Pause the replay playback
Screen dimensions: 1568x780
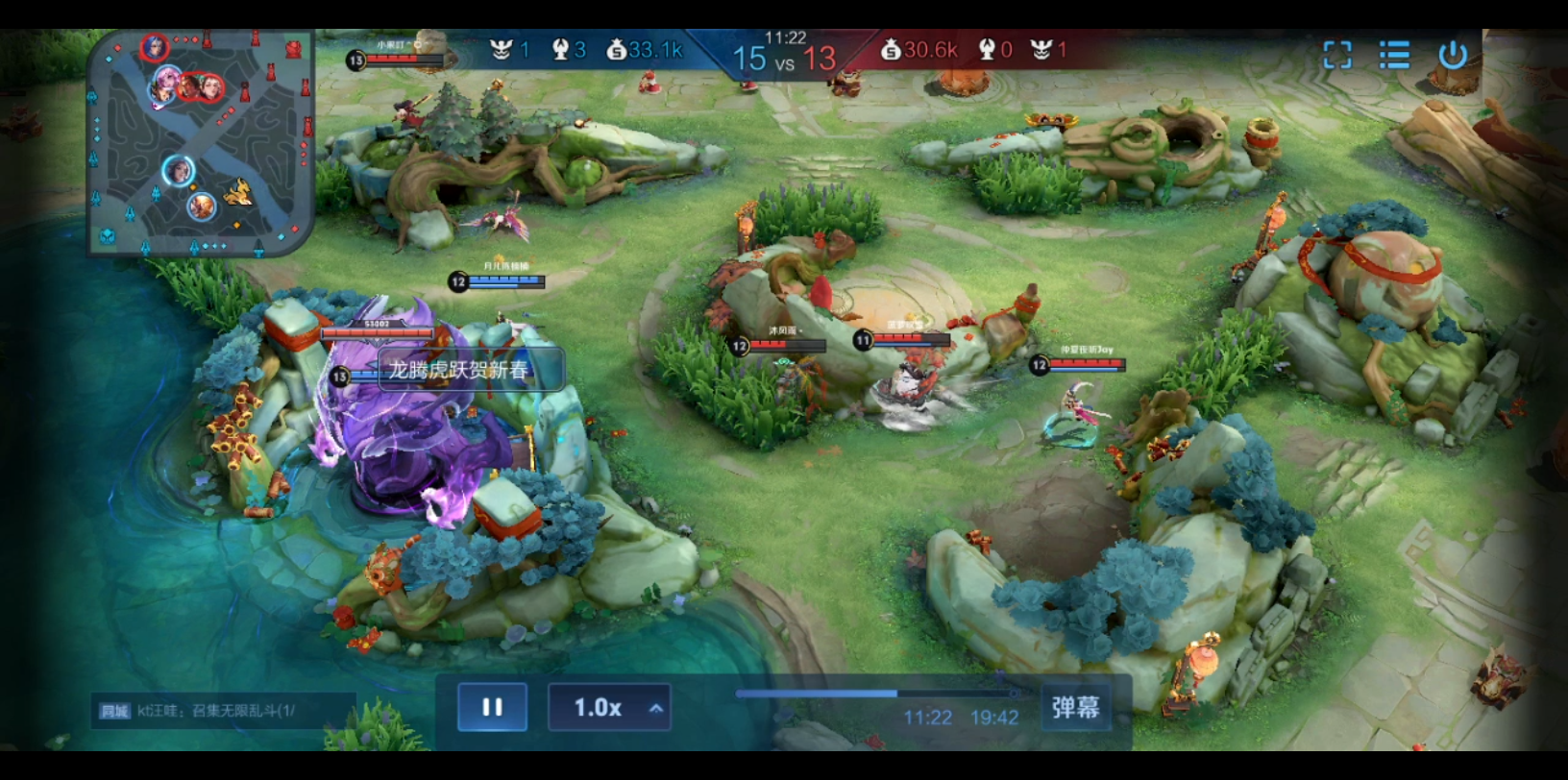point(492,708)
